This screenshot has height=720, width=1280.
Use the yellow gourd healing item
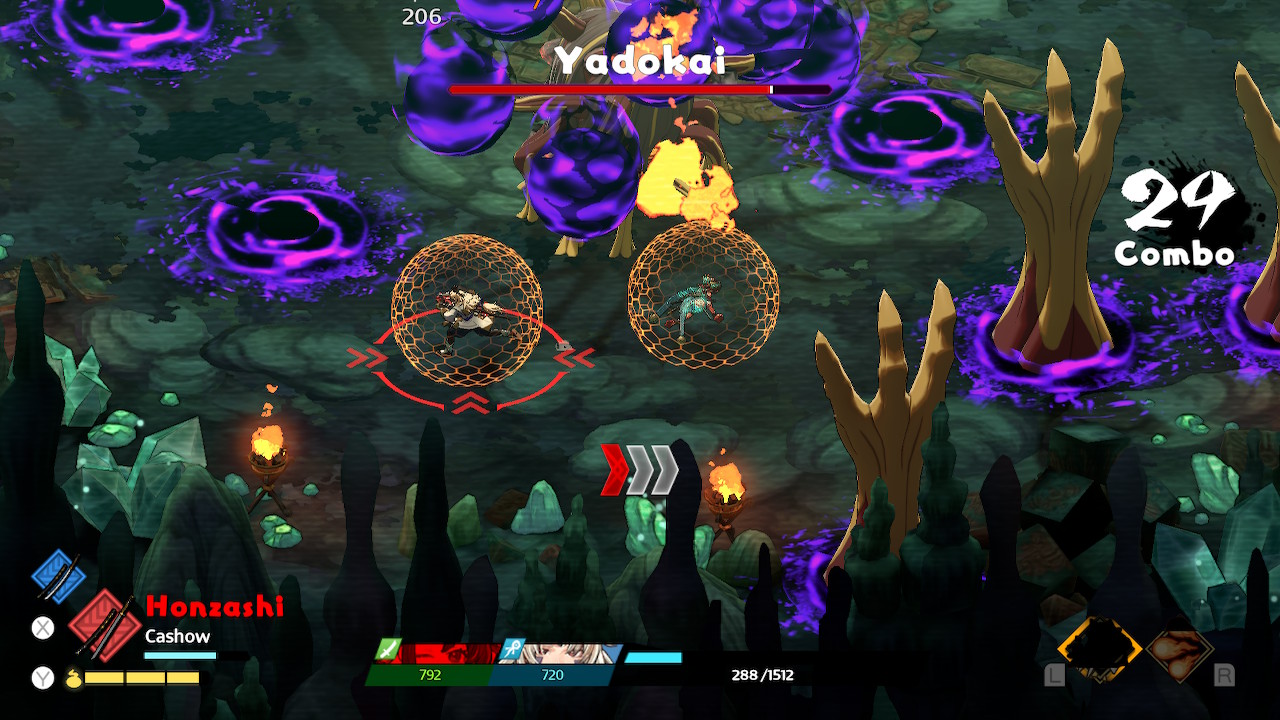(x=73, y=678)
